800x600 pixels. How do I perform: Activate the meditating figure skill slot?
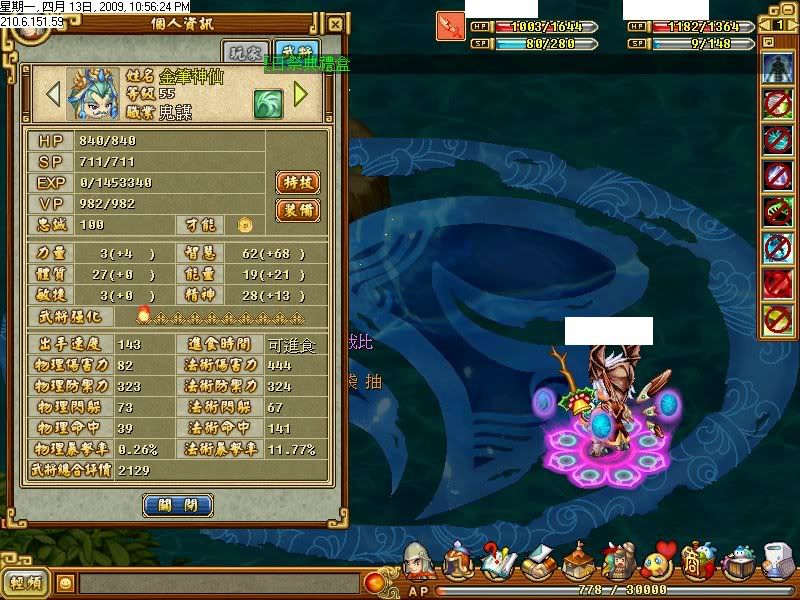pyautogui.click(x=777, y=69)
